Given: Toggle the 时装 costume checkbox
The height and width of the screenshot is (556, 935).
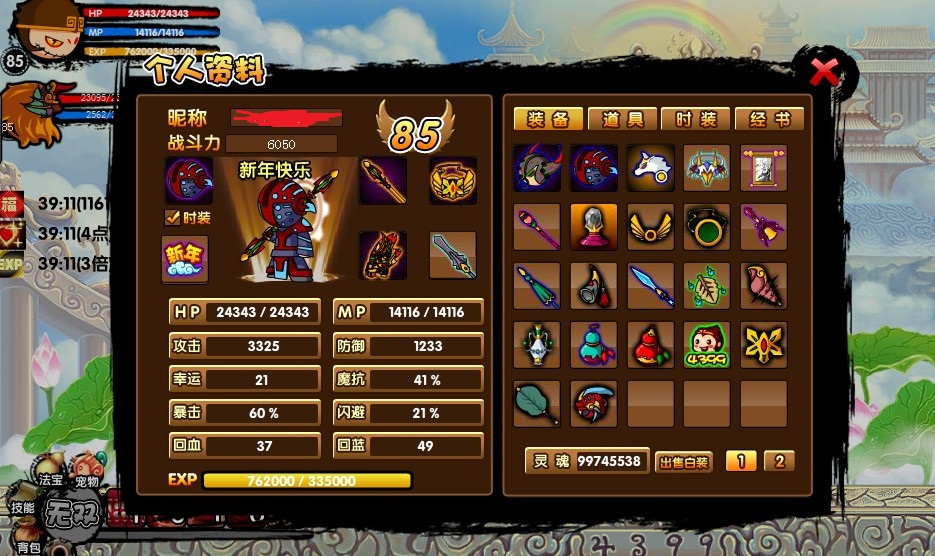Looking at the screenshot, I should click(x=172, y=217).
